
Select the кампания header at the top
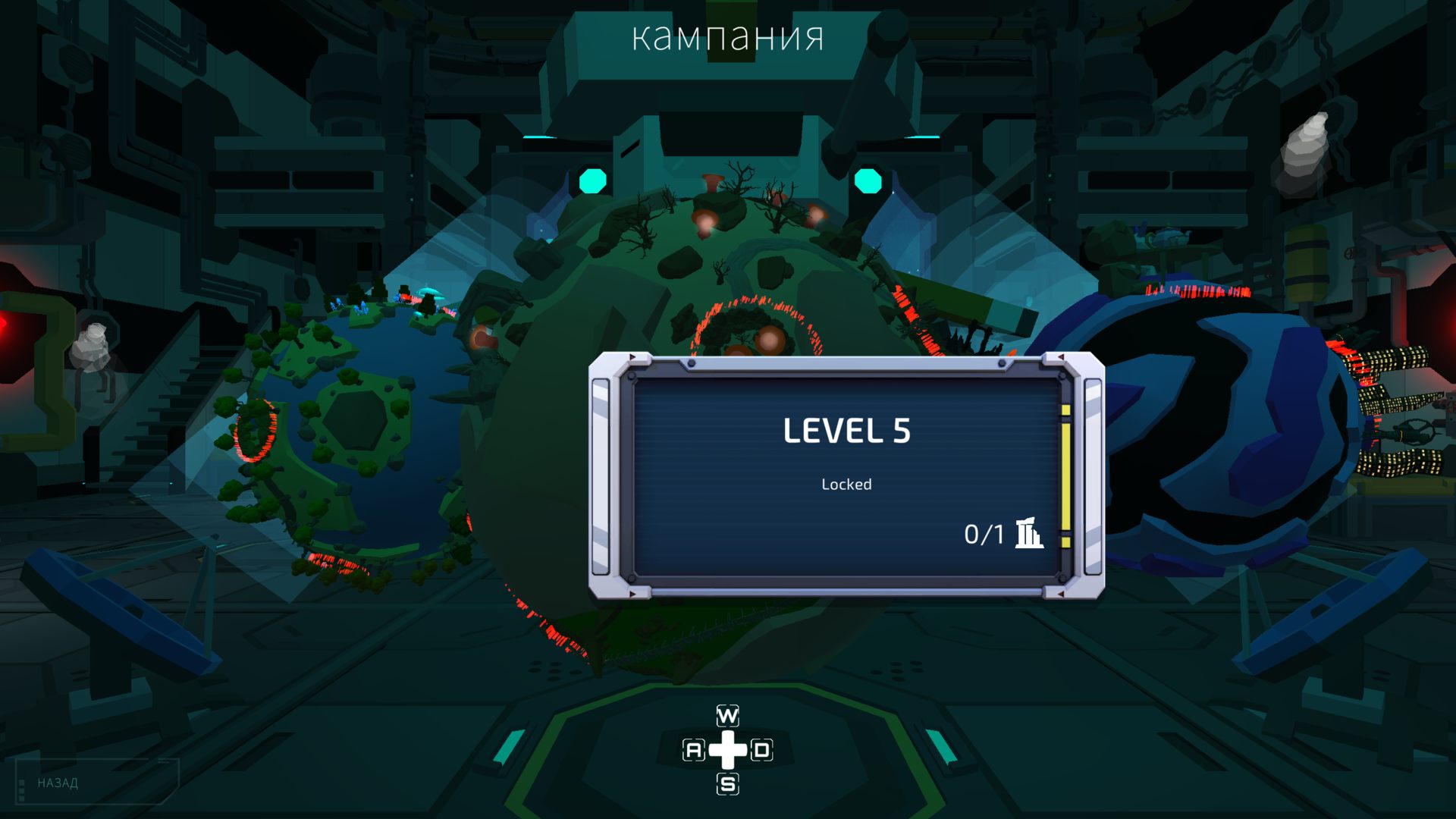coord(727,36)
